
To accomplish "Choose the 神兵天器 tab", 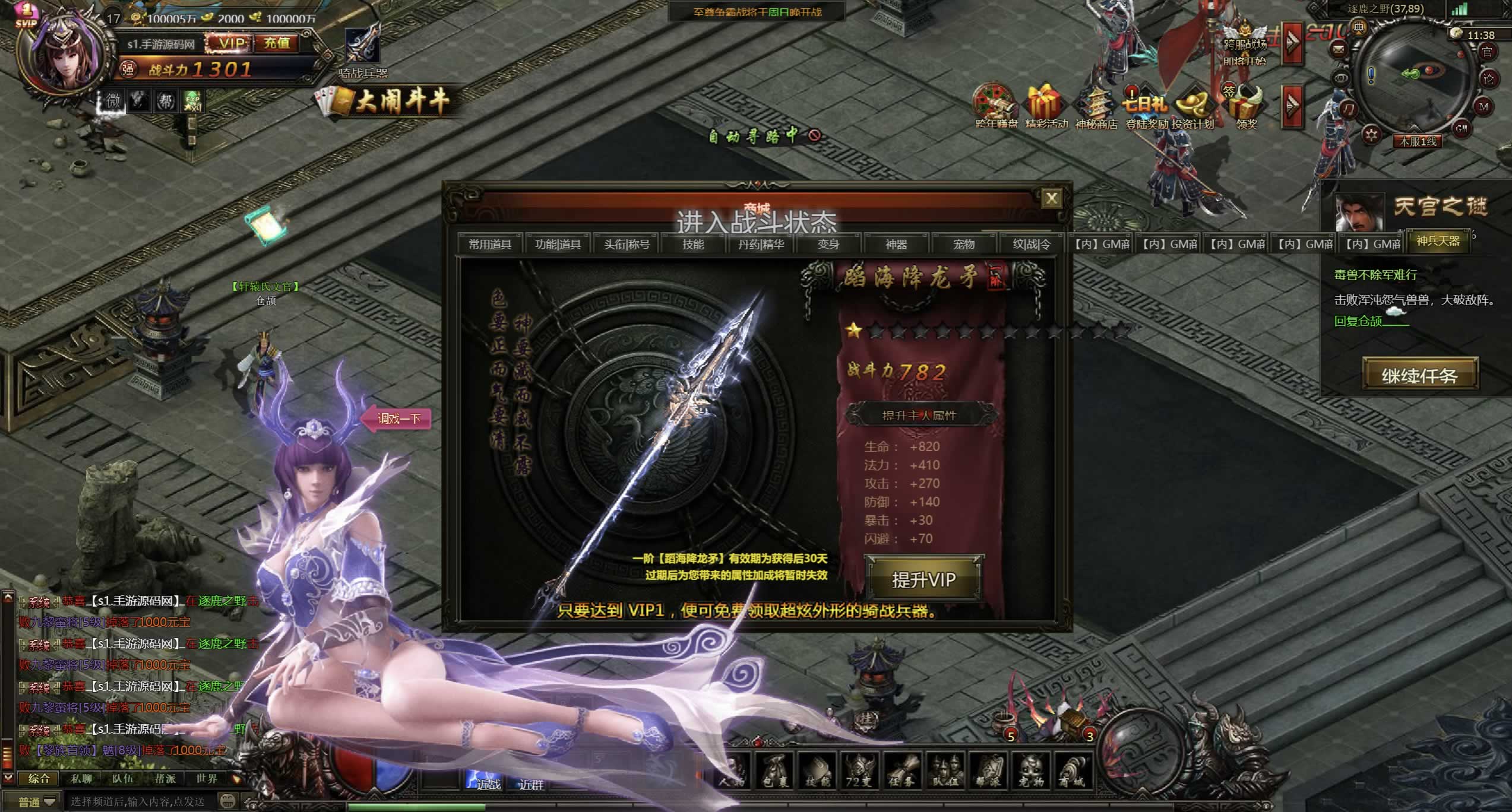I will (1438, 241).
